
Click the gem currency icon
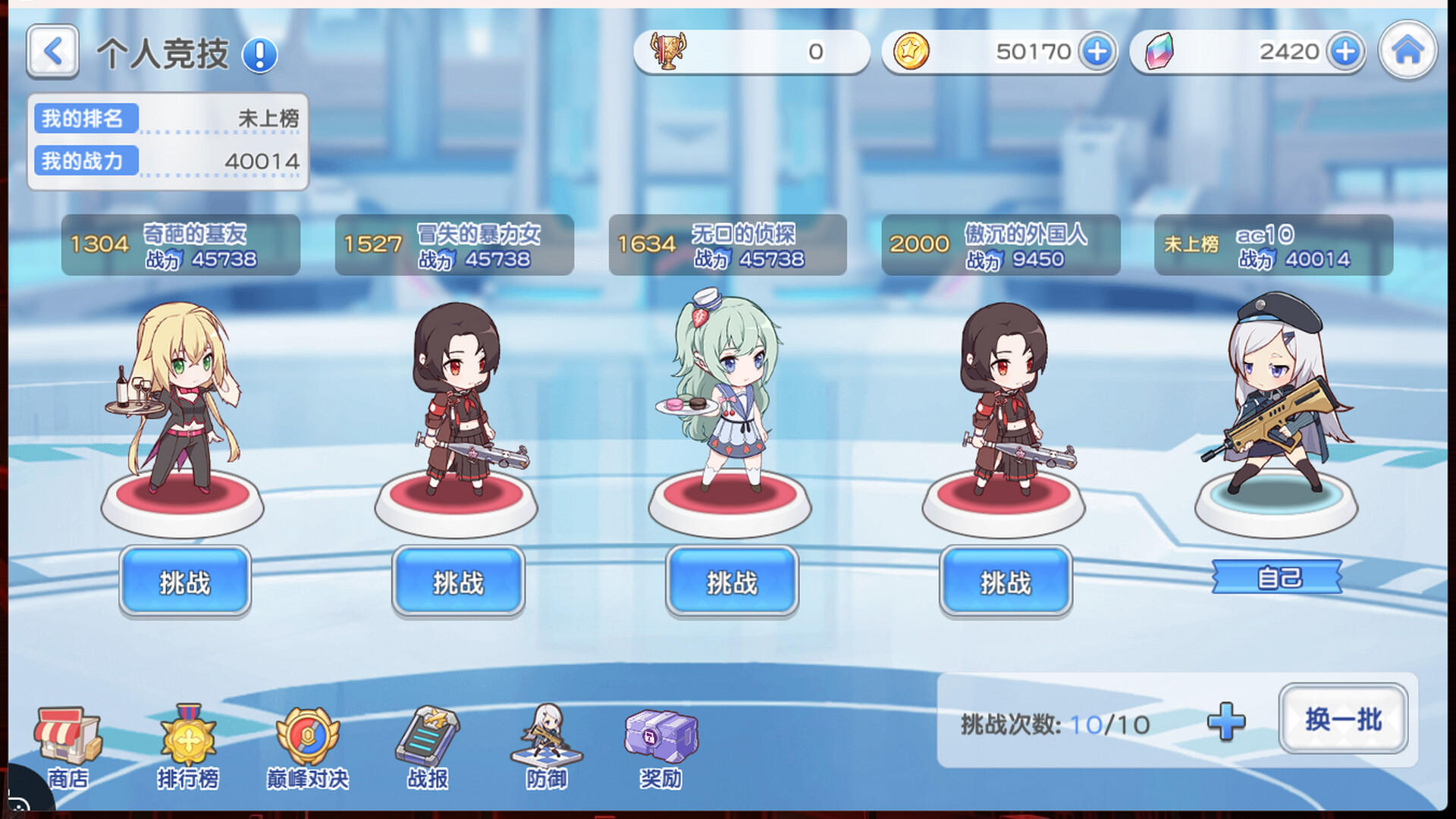(x=1159, y=52)
